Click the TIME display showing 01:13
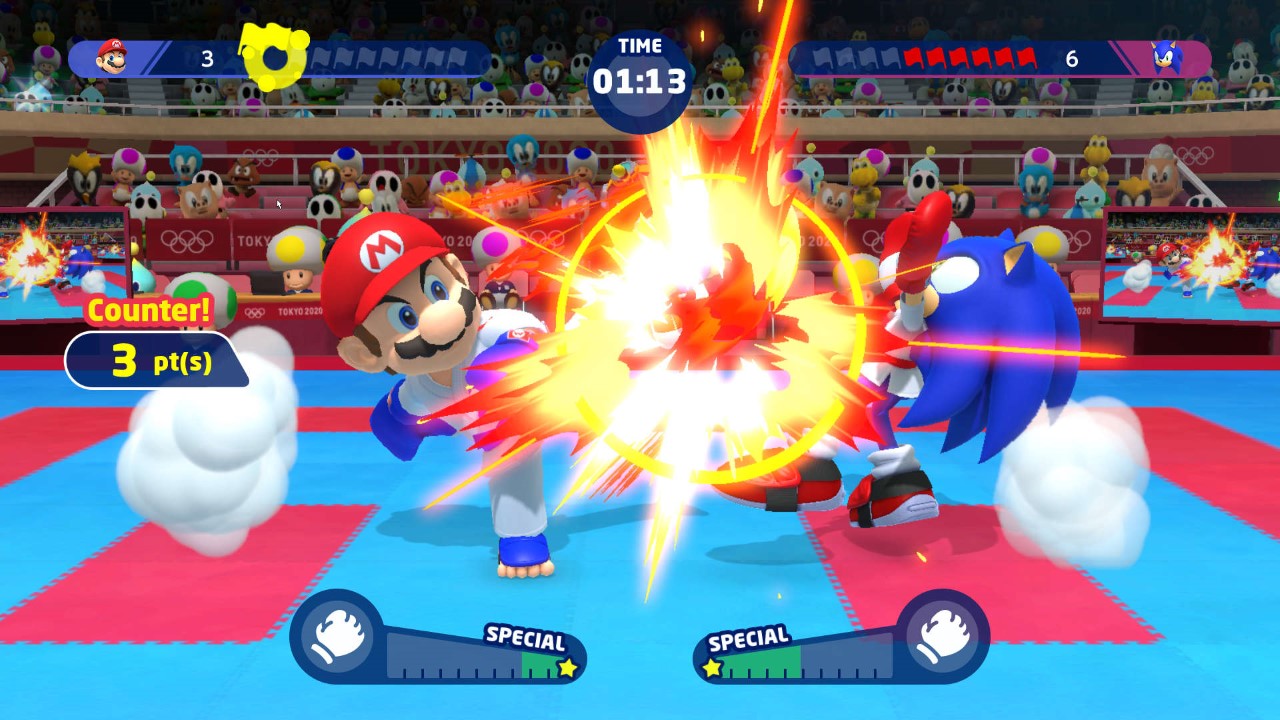Viewport: 1280px width, 720px height. (x=640, y=72)
